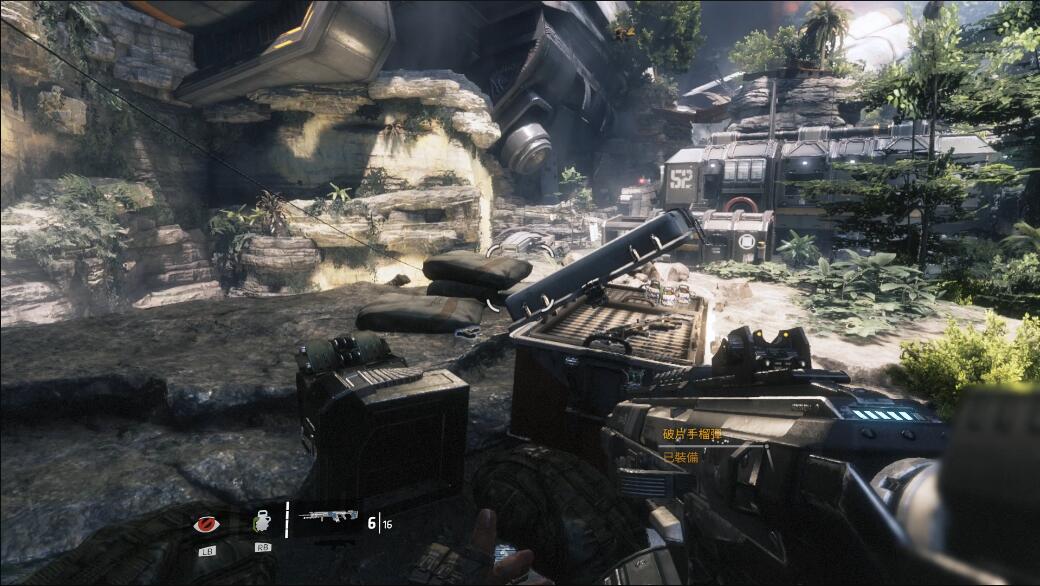Activate the red eye cloak ability icon
Image resolution: width=1040 pixels, height=586 pixels.
[207, 522]
